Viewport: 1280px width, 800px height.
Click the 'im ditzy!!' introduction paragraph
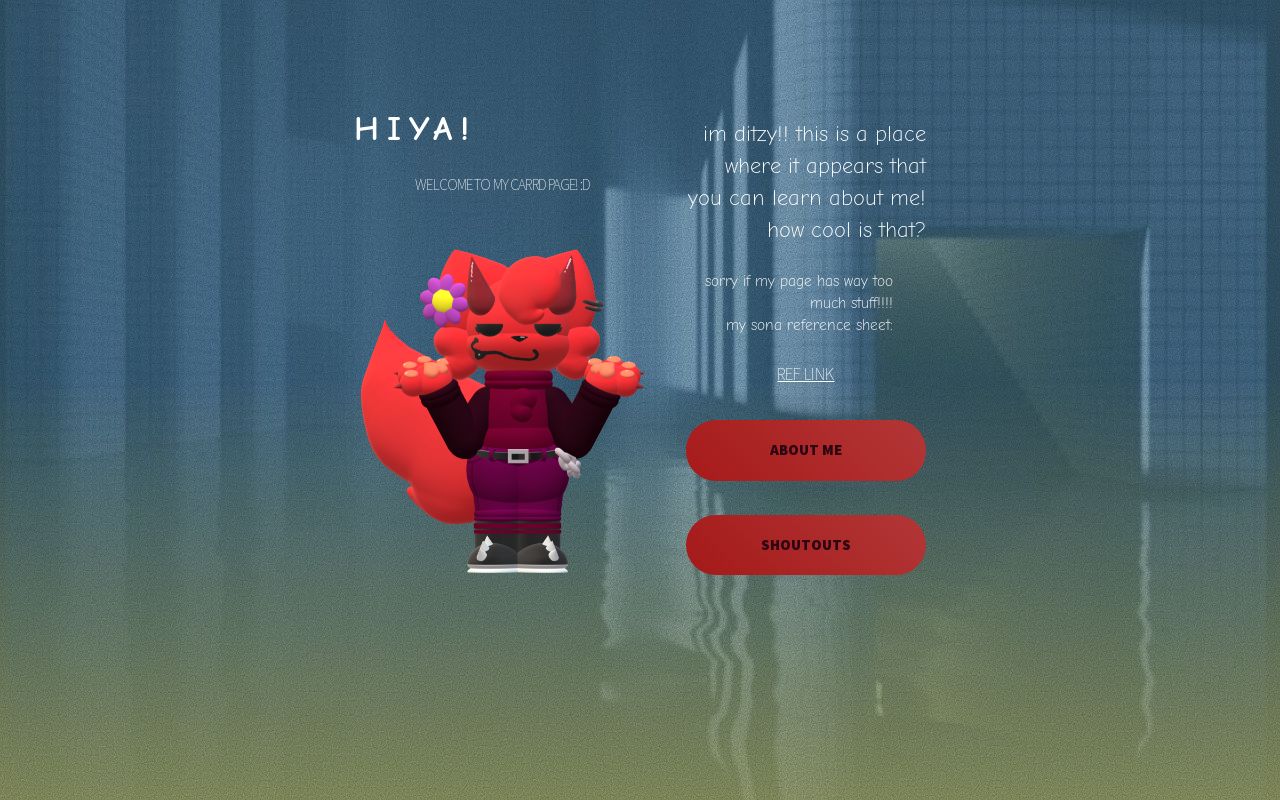808,182
